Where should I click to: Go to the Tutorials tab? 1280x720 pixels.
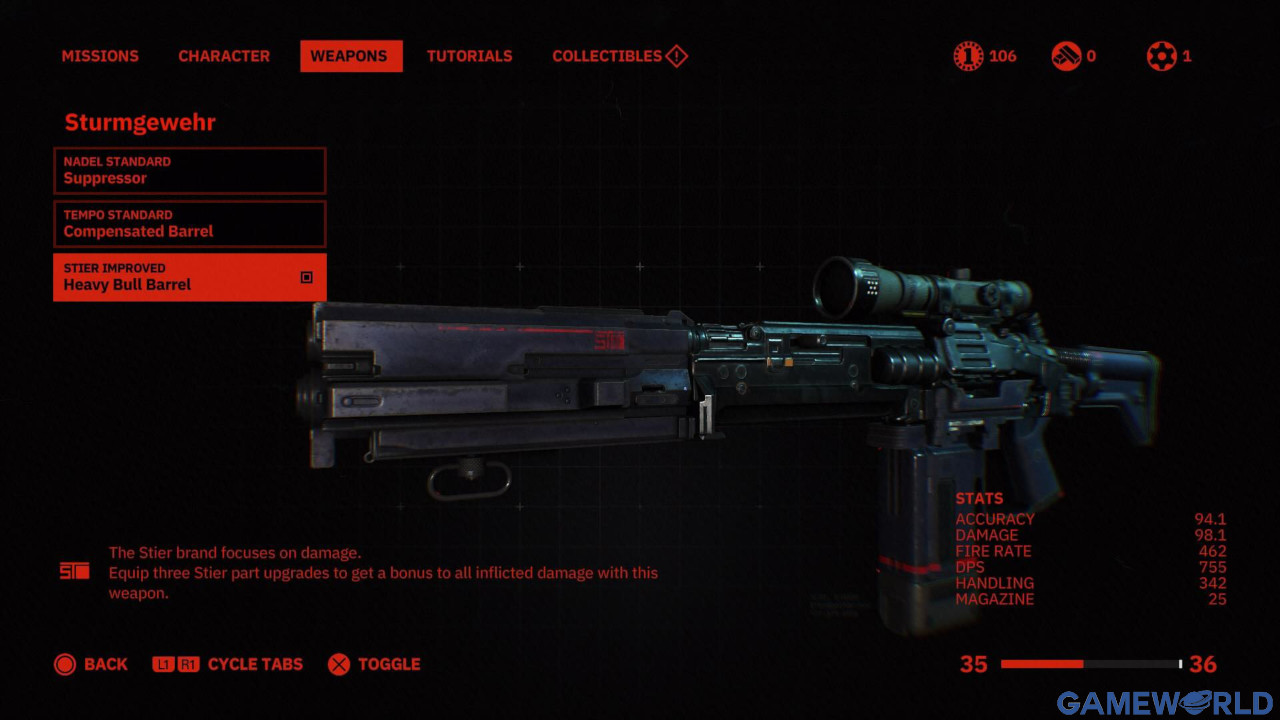[x=469, y=56]
